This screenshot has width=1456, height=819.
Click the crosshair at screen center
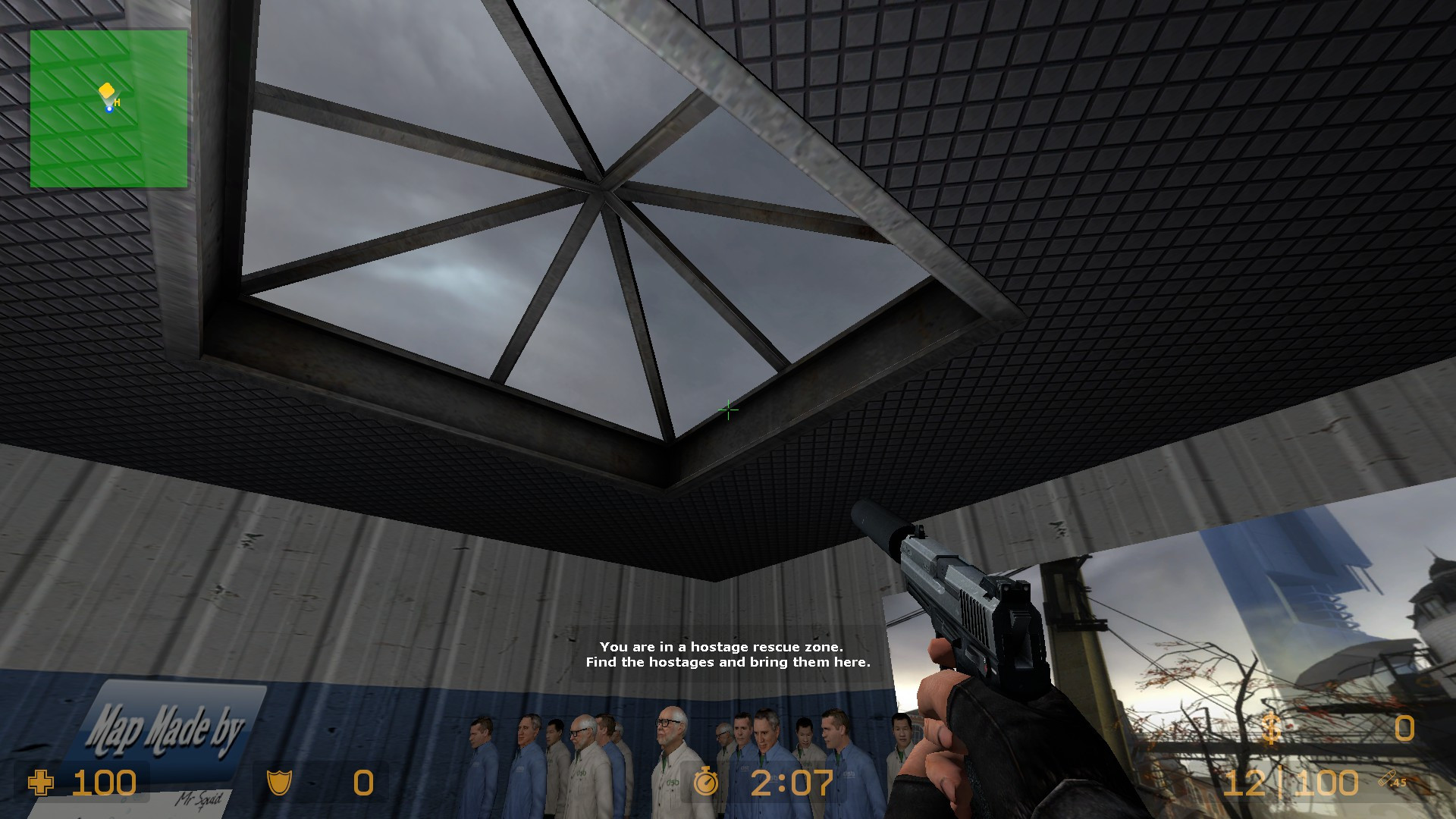[x=728, y=409]
